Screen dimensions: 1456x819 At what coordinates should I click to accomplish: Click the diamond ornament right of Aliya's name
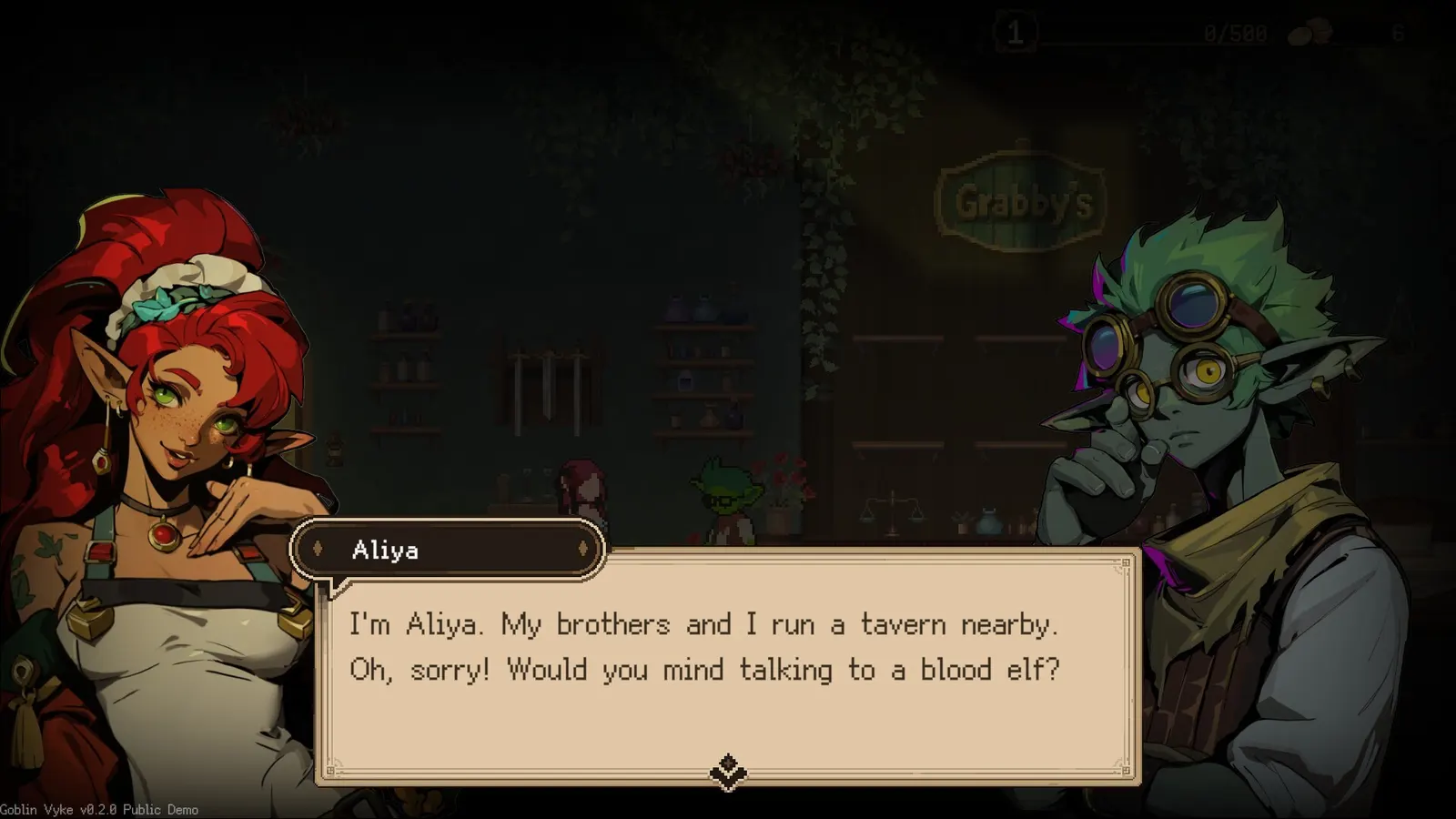coord(585,550)
